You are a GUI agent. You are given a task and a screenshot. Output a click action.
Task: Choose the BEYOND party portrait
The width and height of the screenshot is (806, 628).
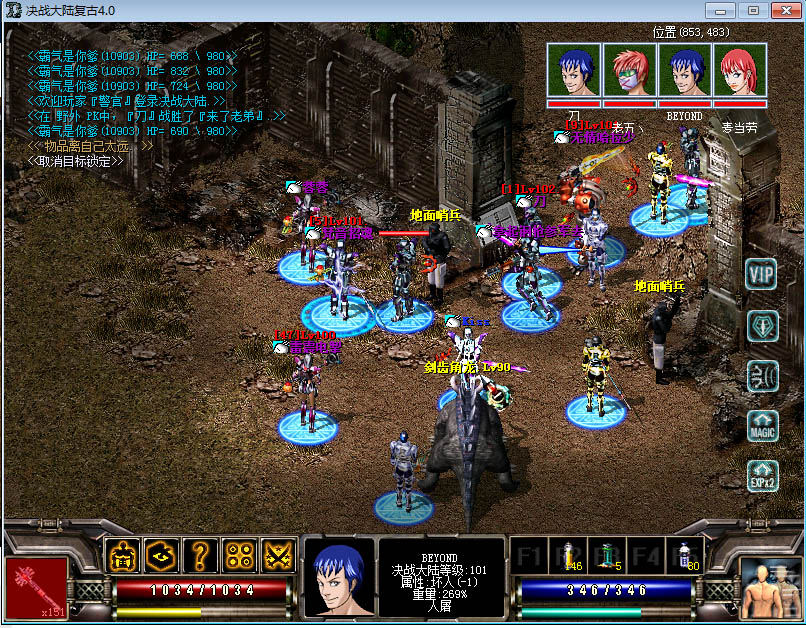[685, 70]
